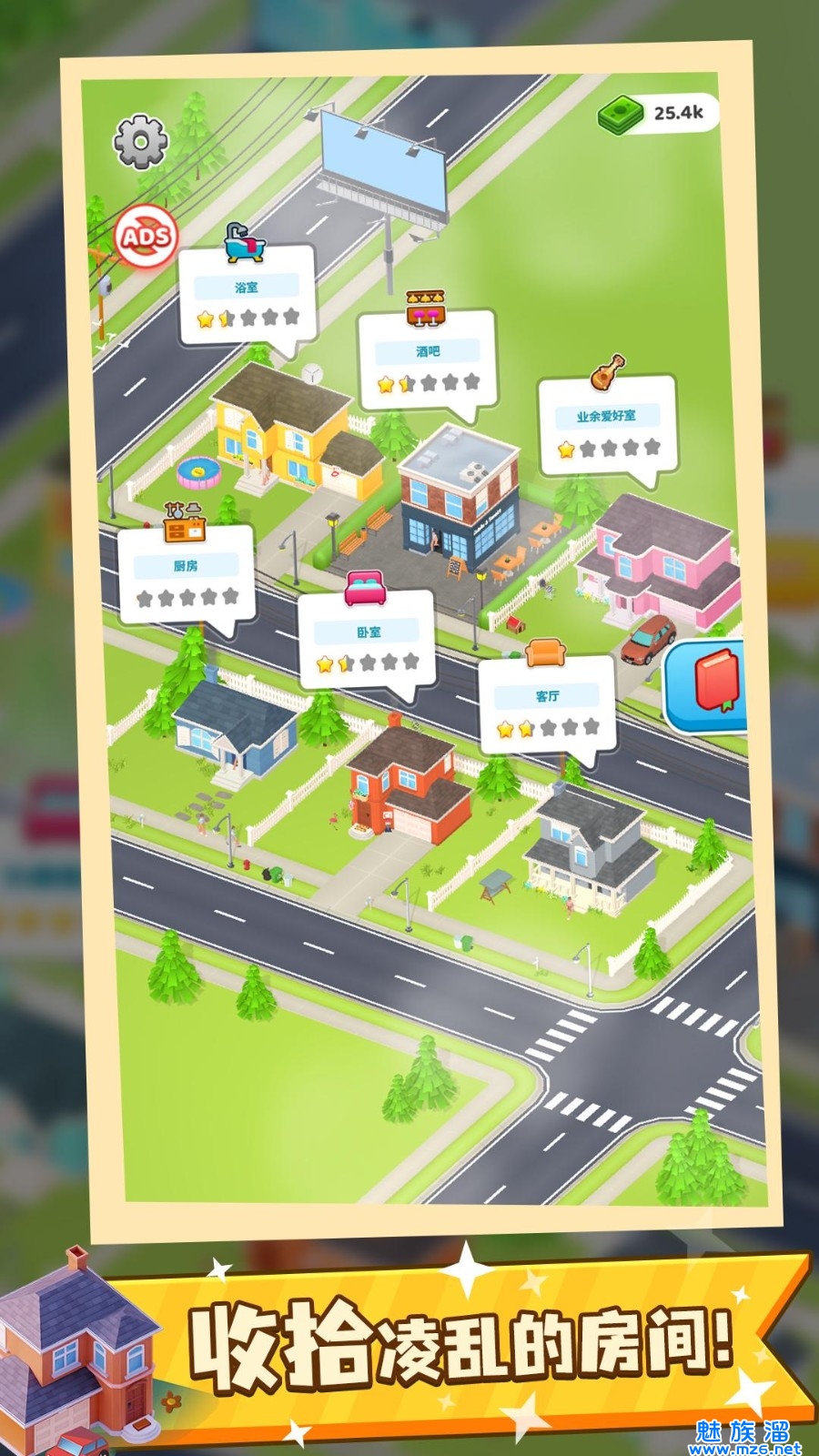819x1456 pixels.
Task: Tap the remove ADS button
Action: click(146, 237)
